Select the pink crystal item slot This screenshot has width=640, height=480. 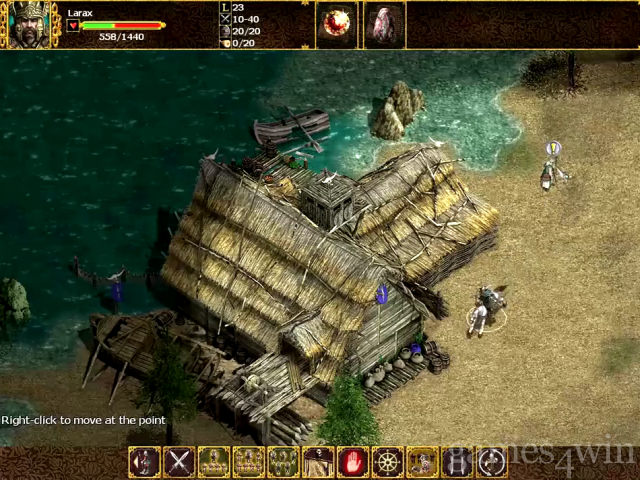click(x=384, y=25)
